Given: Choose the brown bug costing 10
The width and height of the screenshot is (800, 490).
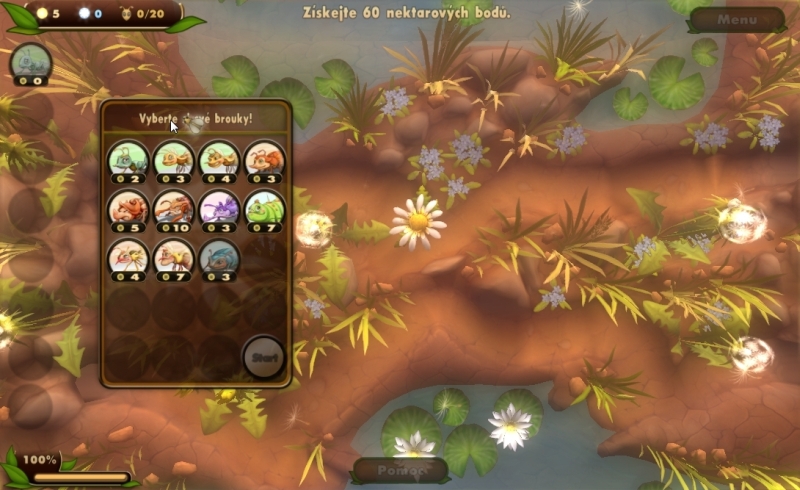Looking at the screenshot, I should point(173,209).
